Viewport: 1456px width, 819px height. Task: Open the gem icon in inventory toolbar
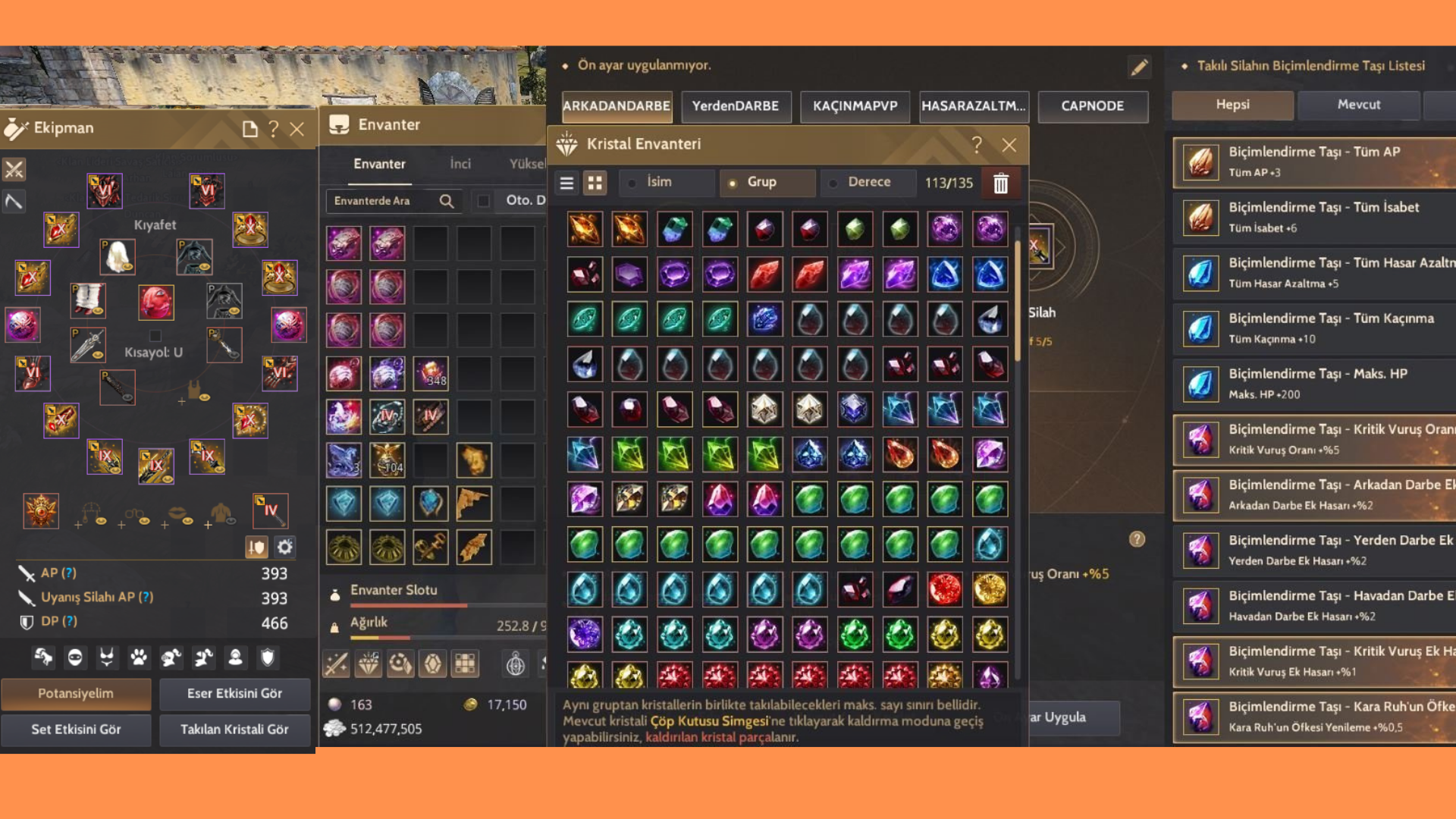click(x=431, y=664)
